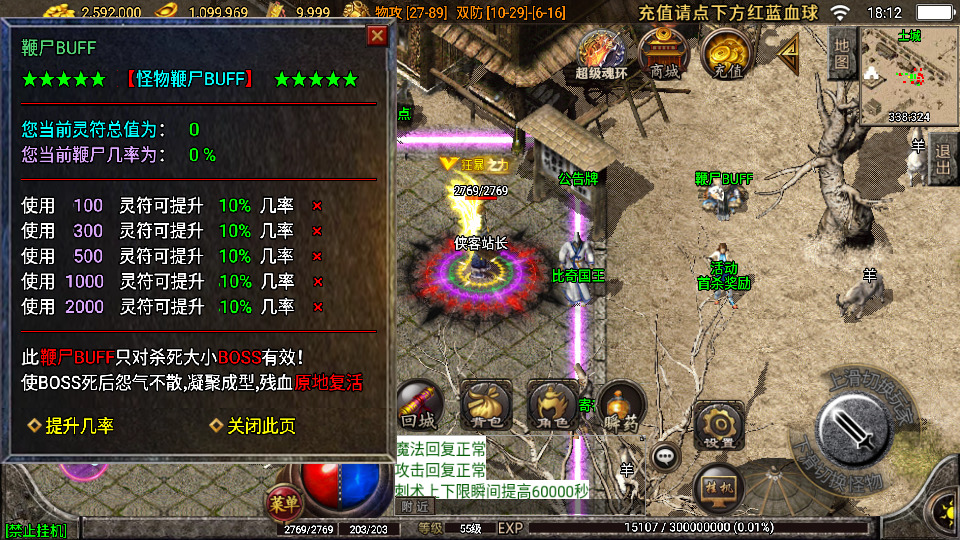The height and width of the screenshot is (540, 960).
Task: Show the 角色 character sheet
Action: [550, 406]
